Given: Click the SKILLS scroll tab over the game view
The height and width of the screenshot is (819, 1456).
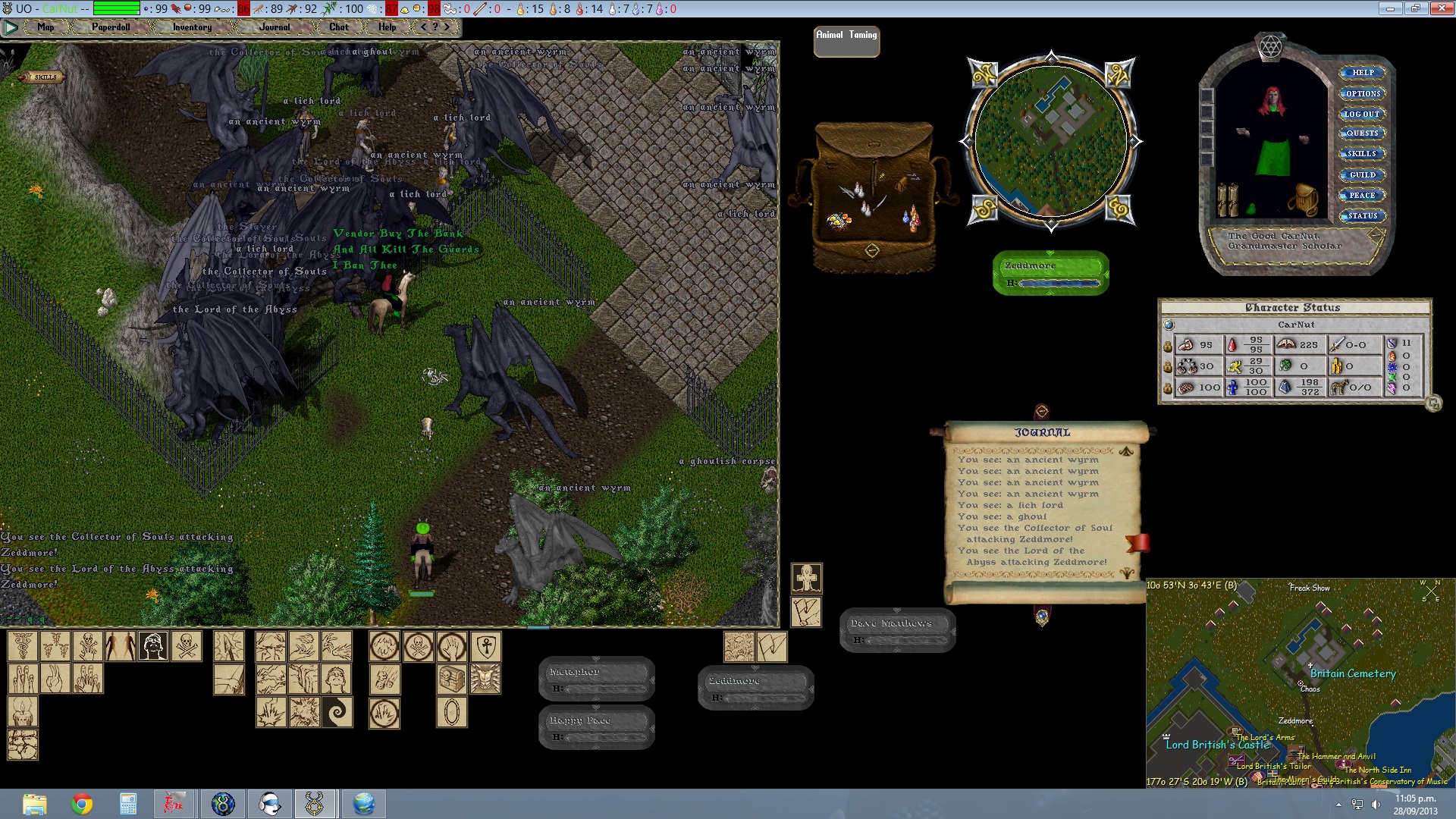Looking at the screenshot, I should (x=44, y=77).
